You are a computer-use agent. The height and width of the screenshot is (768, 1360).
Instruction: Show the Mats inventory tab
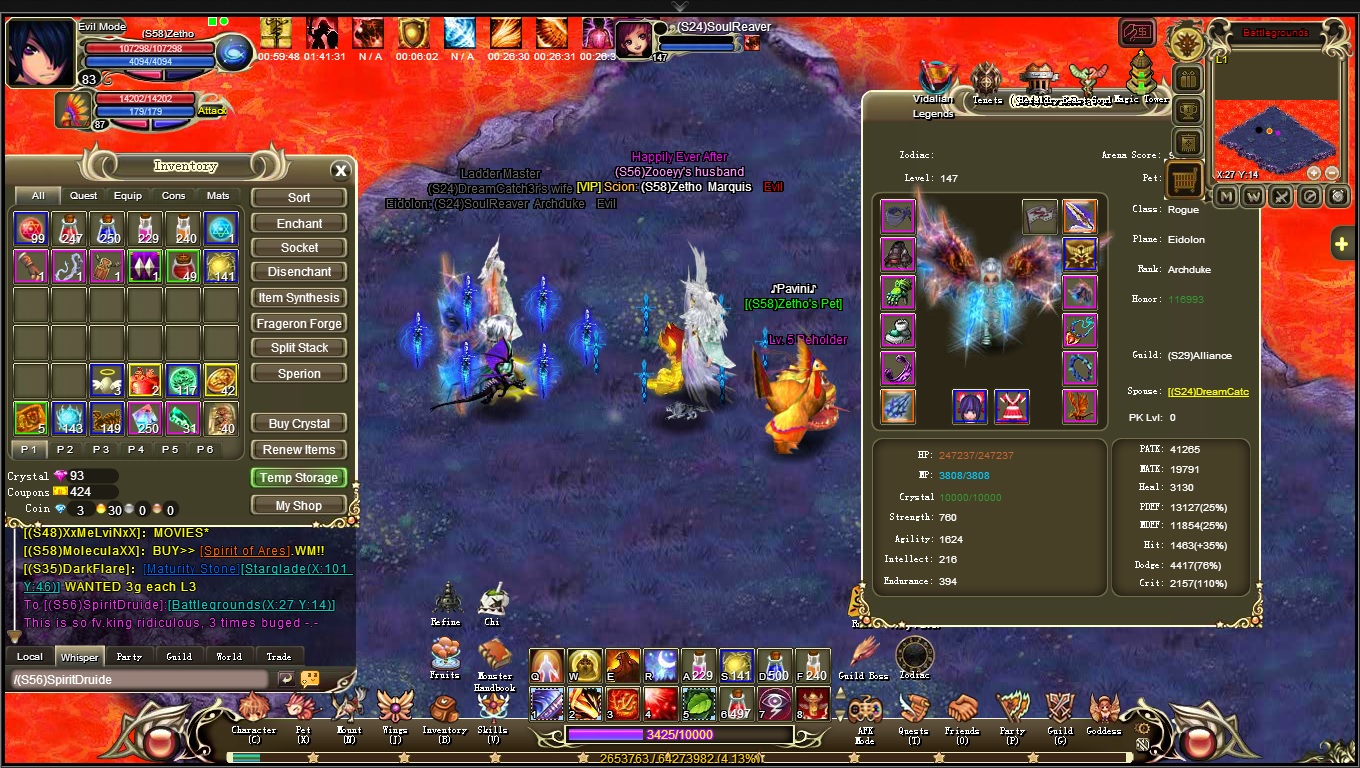point(218,196)
